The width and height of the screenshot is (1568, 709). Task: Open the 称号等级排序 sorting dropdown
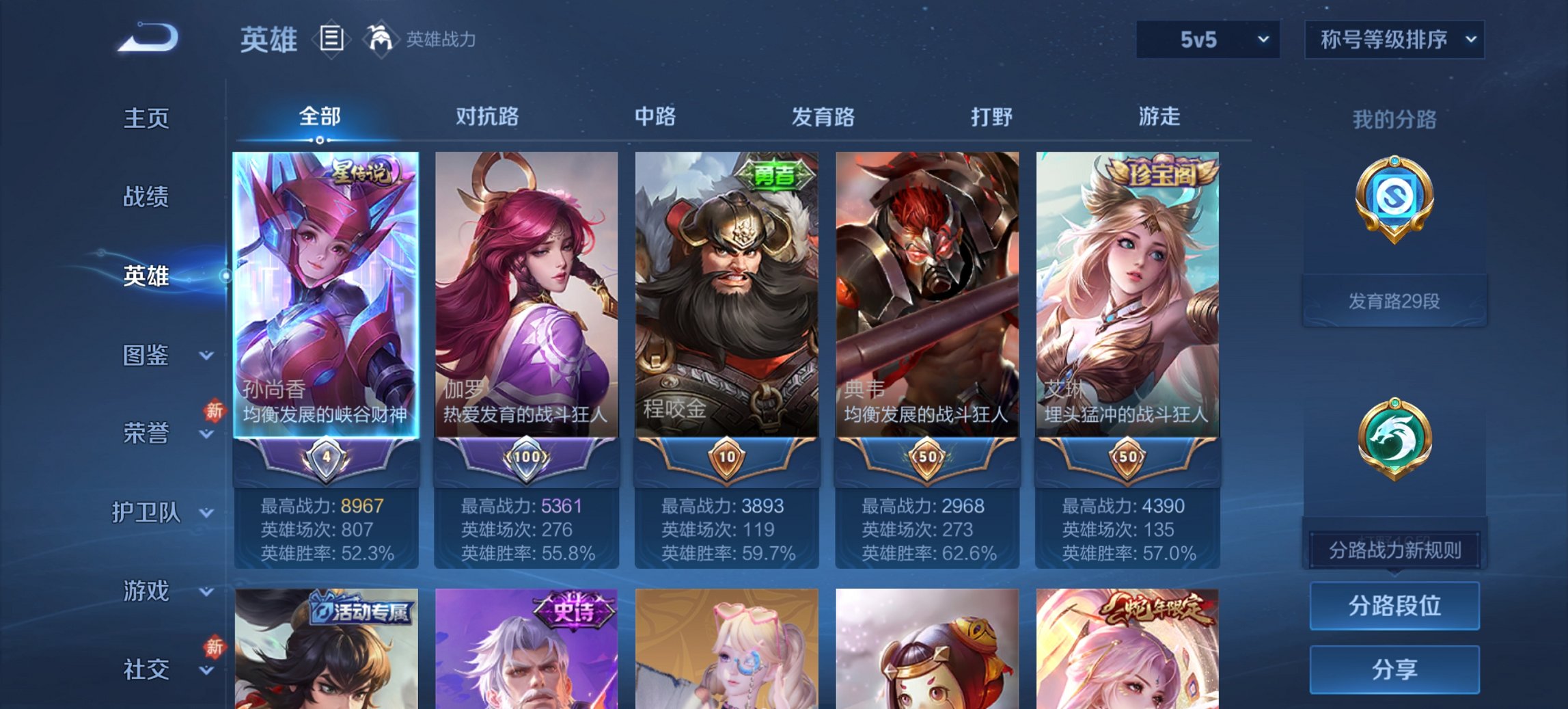click(x=1392, y=40)
